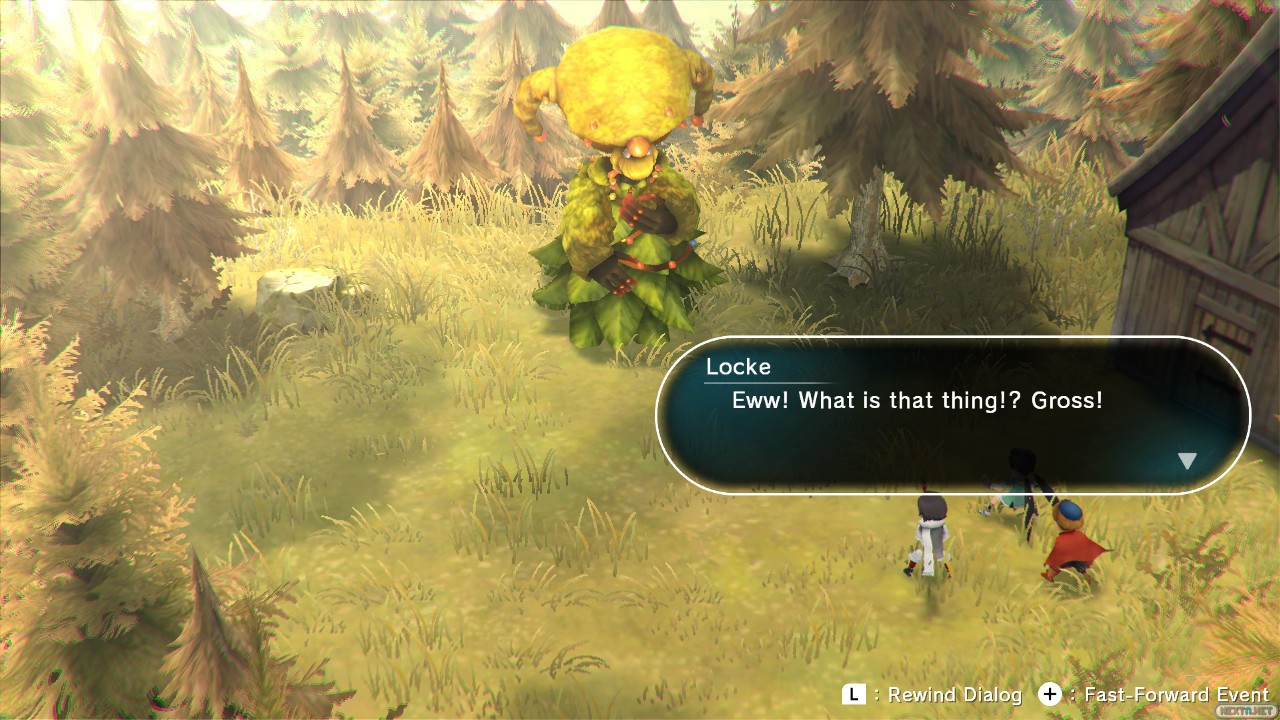
Task: Click Locke's dialogue box to continue
Action: click(x=952, y=415)
